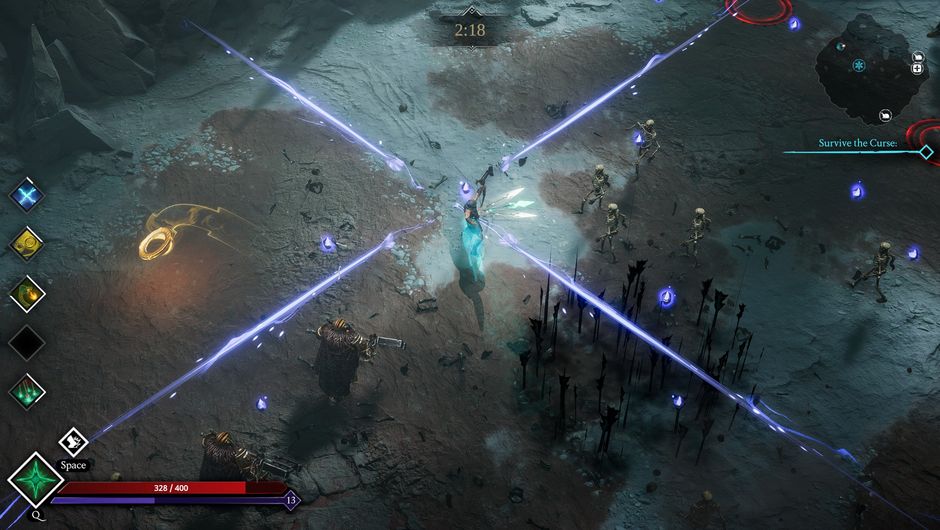Use the green and orange flame ability

(x=27, y=293)
